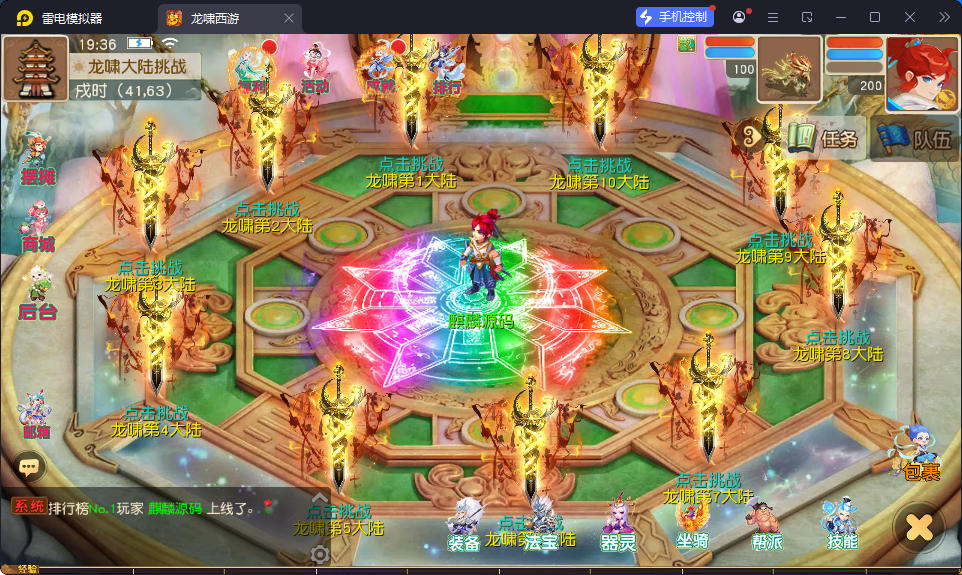This screenshot has width=962, height=575.
Task: Open the 包裹 inventory bag
Action: tap(920, 455)
